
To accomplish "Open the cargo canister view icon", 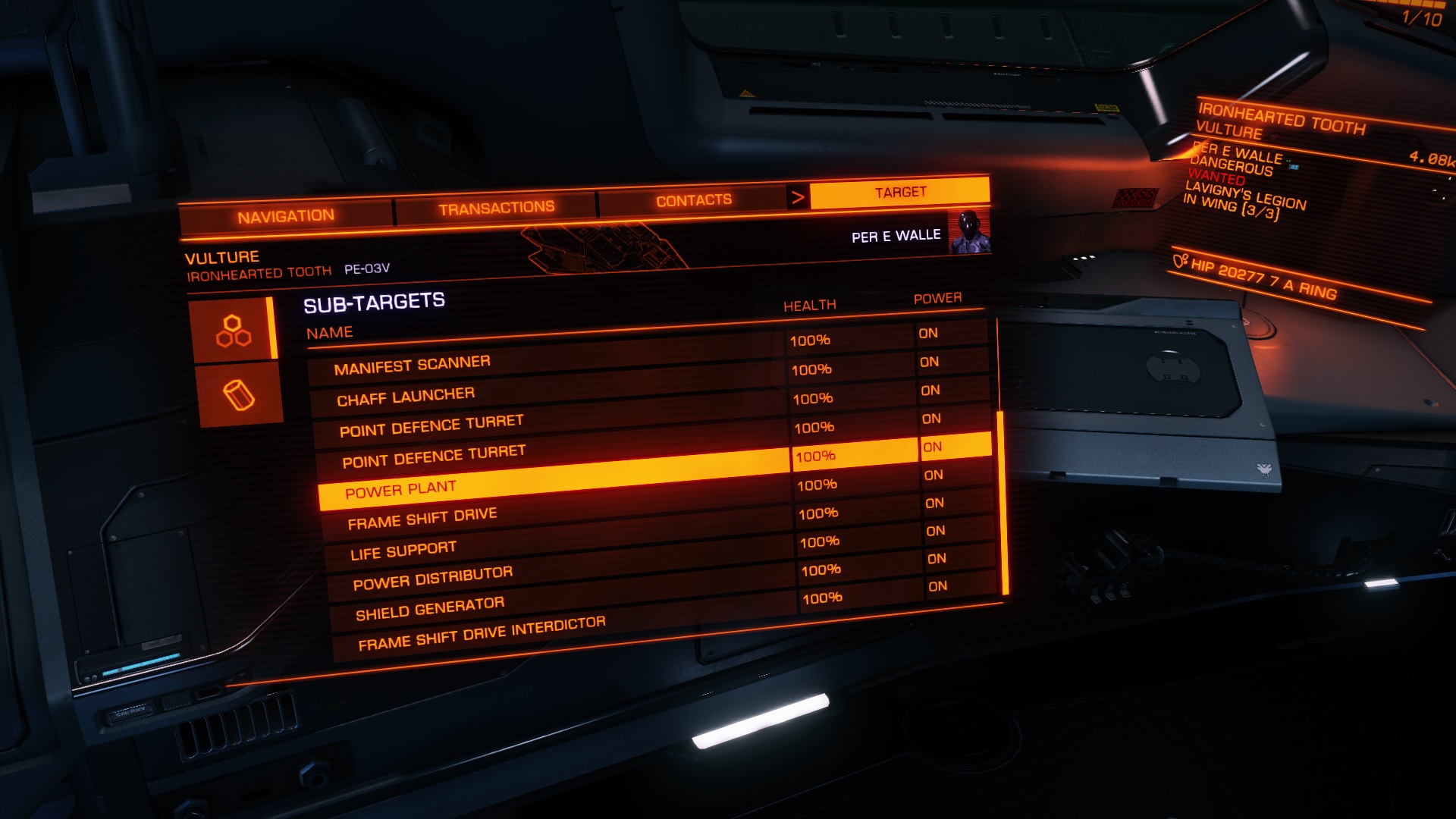I will [x=239, y=395].
